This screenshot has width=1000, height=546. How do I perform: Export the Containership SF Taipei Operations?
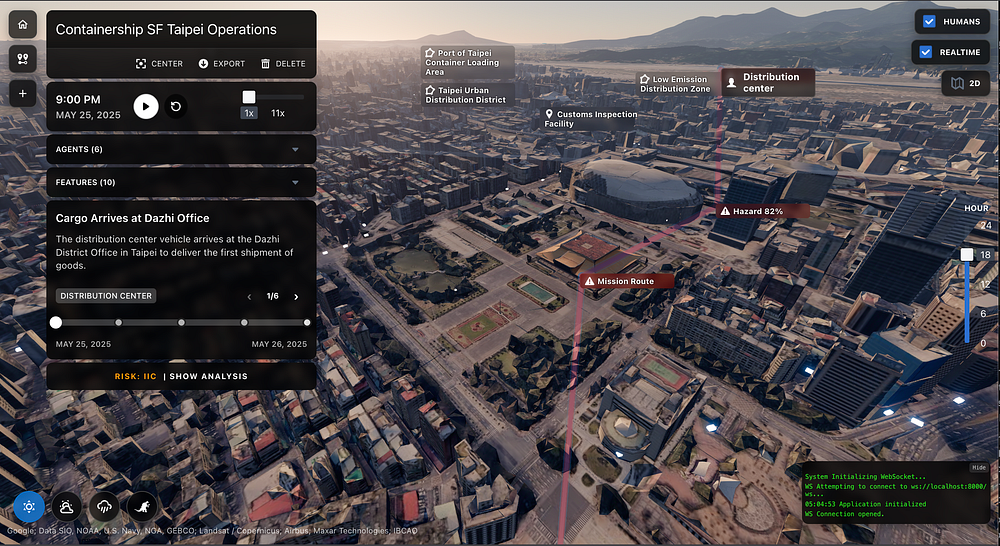(222, 63)
